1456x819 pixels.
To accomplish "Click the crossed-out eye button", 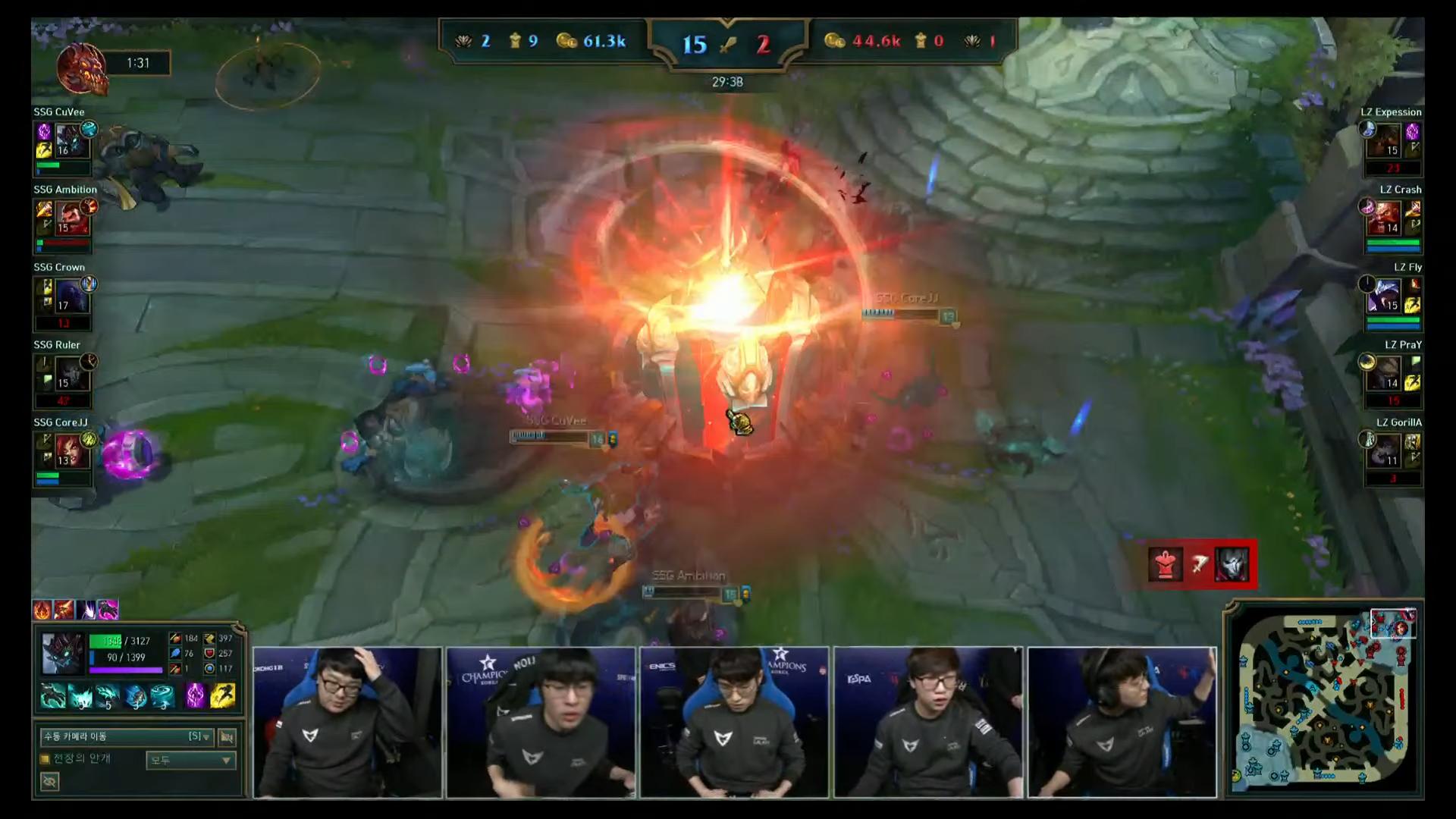I will point(50,781).
